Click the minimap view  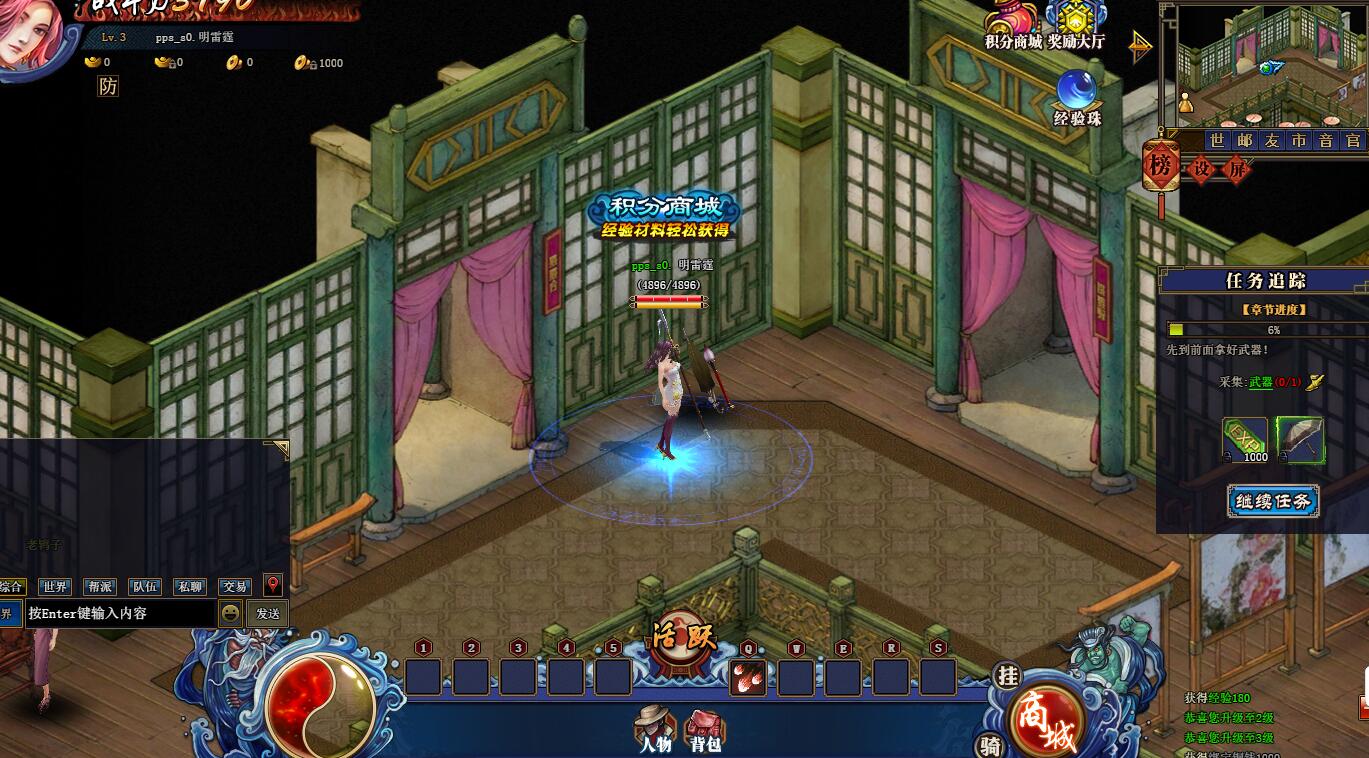(x=1263, y=65)
